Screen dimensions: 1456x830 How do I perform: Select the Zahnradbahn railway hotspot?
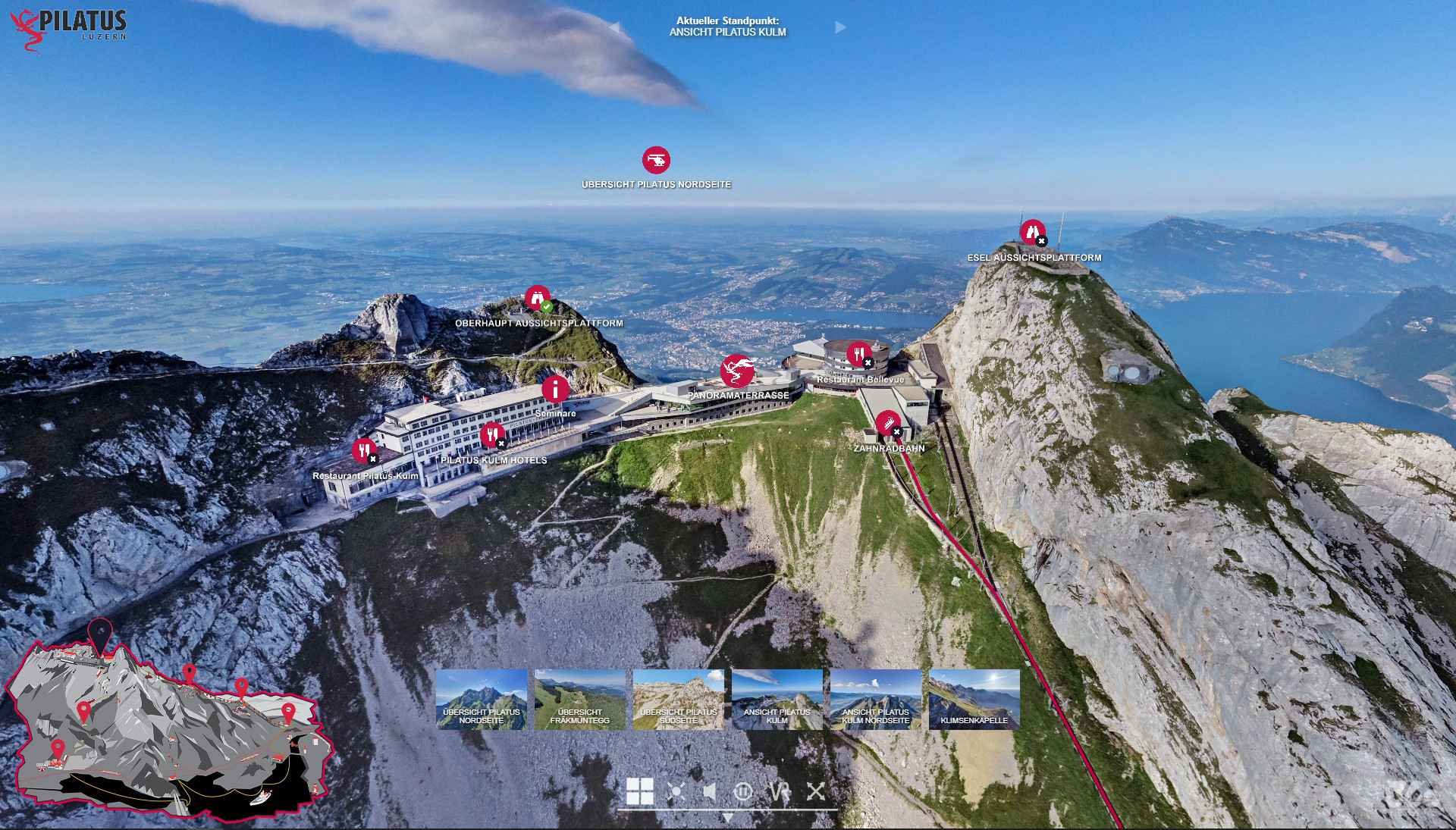887,423
